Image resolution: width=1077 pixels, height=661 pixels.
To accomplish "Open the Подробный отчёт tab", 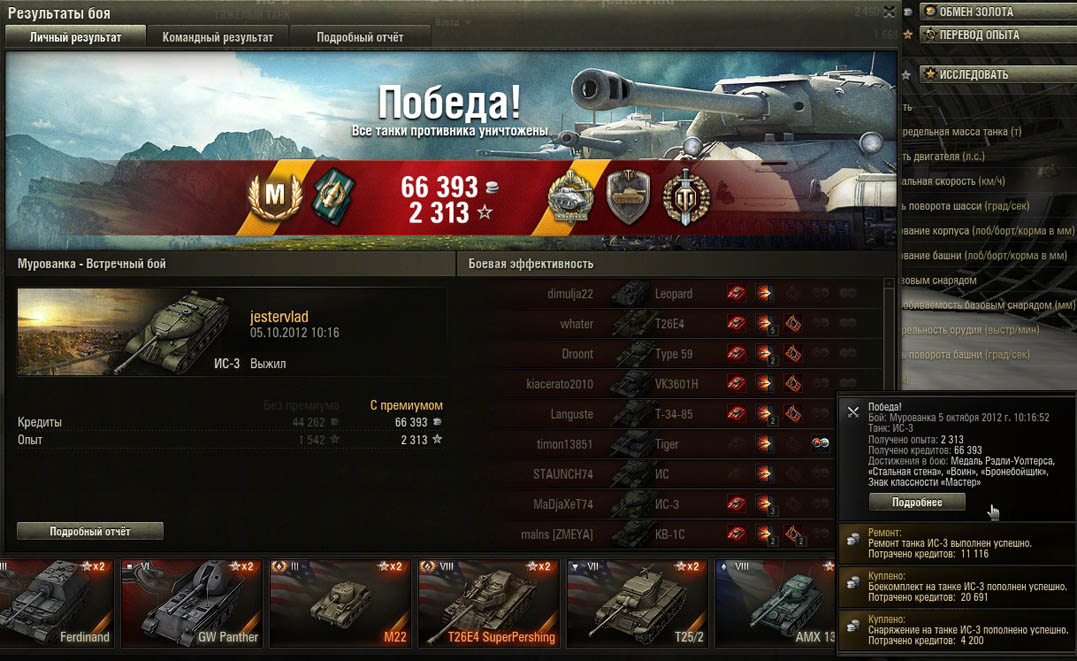I will point(360,37).
